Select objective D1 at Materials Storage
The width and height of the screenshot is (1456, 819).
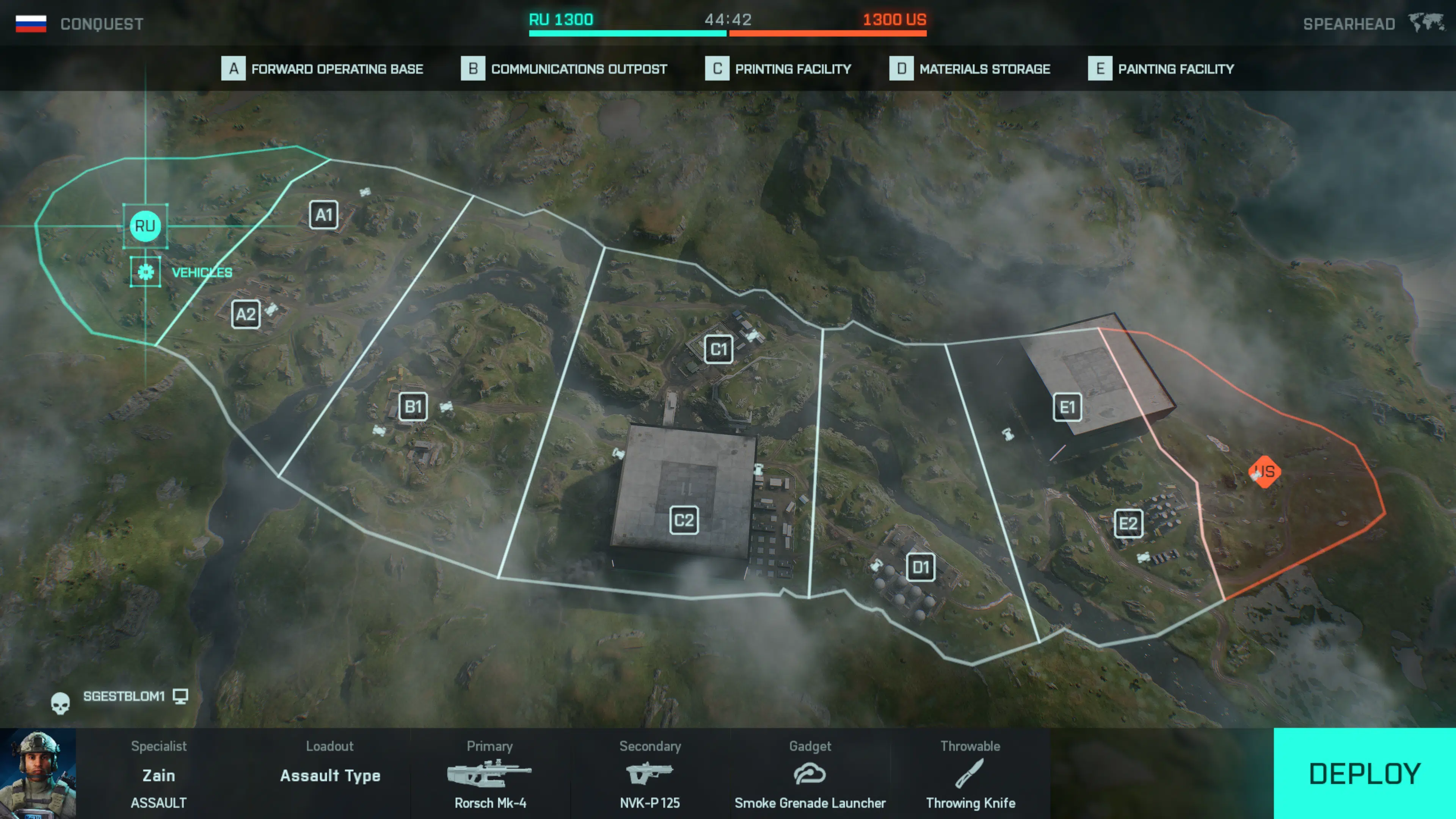[x=921, y=568]
